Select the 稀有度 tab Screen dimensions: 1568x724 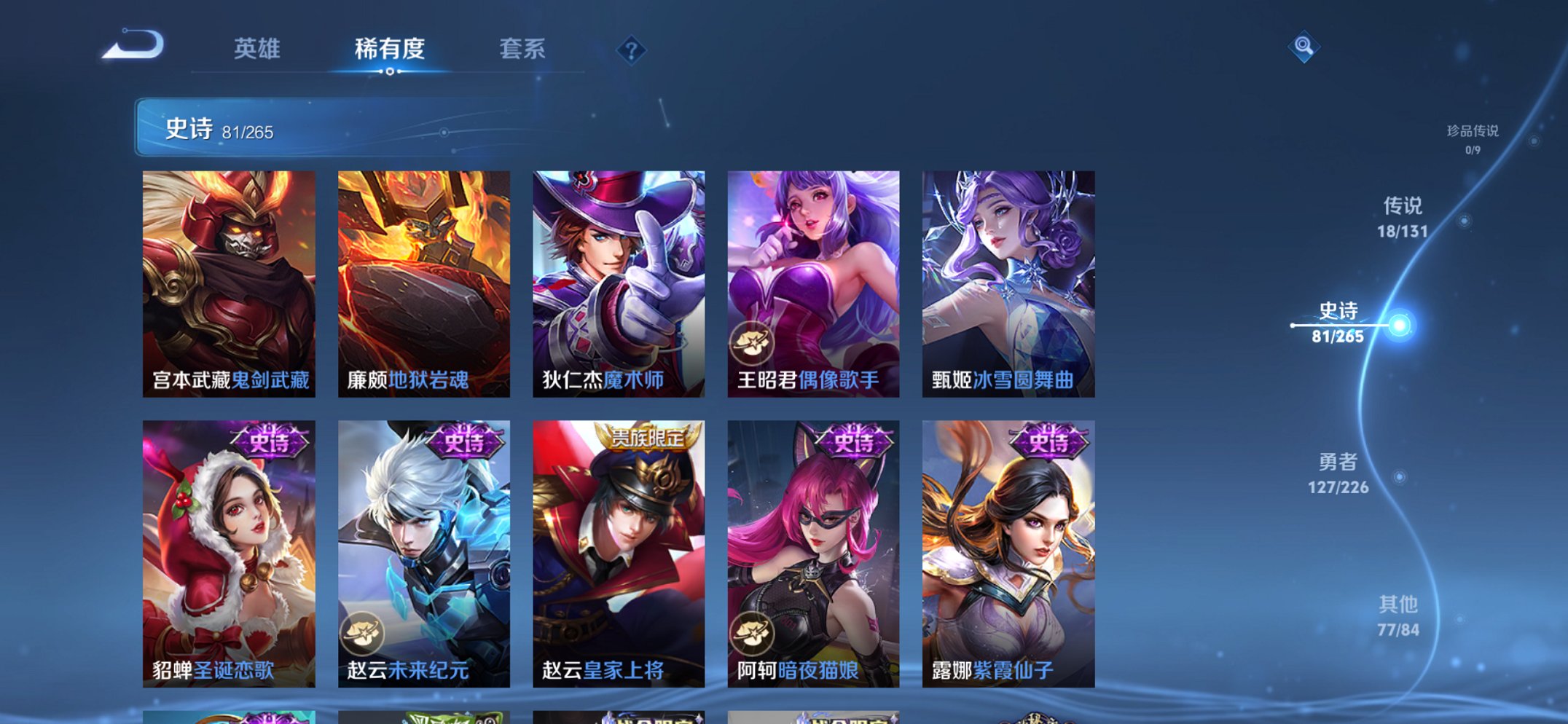389,49
